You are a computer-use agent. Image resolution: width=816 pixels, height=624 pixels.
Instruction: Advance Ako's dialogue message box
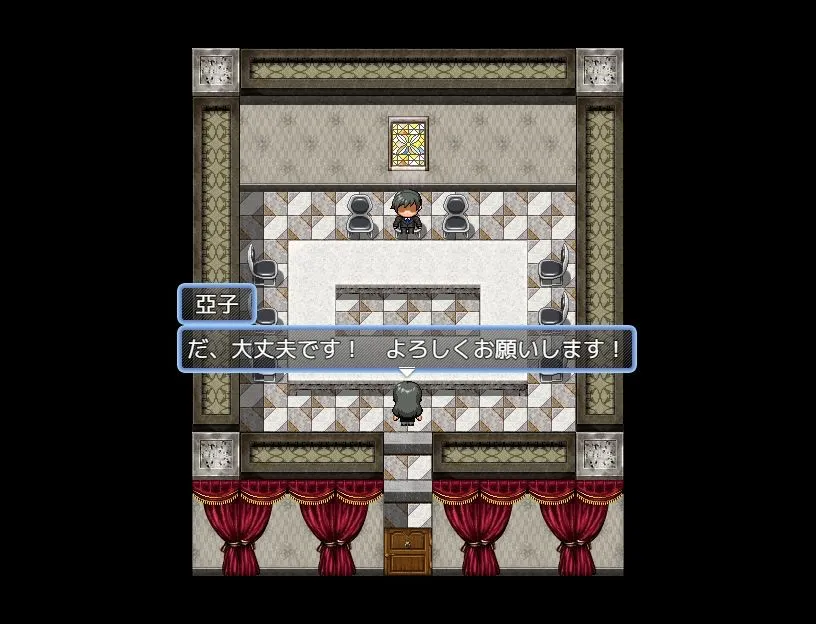406,350
